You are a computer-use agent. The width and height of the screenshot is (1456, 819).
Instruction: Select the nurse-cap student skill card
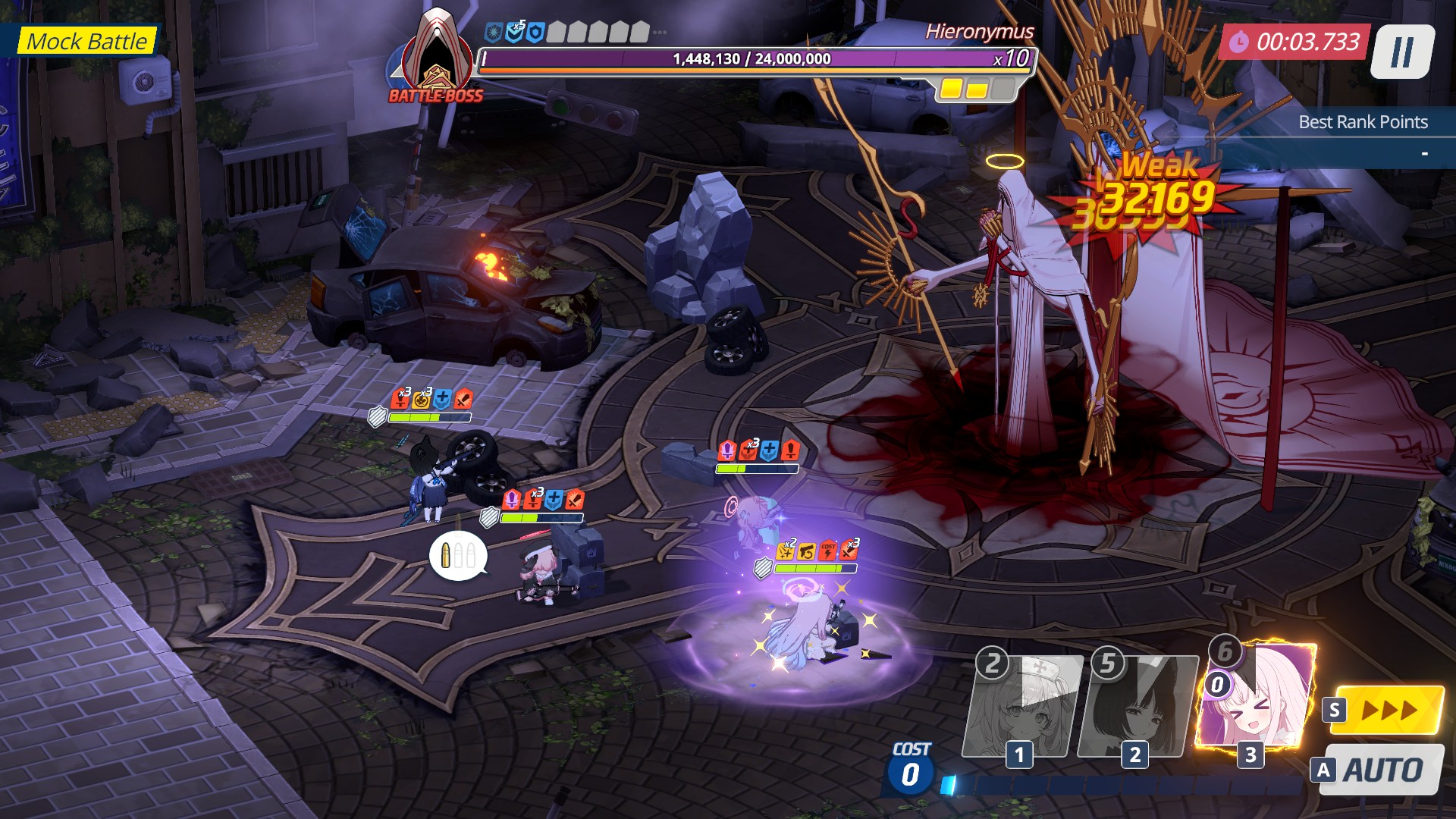click(x=1022, y=707)
